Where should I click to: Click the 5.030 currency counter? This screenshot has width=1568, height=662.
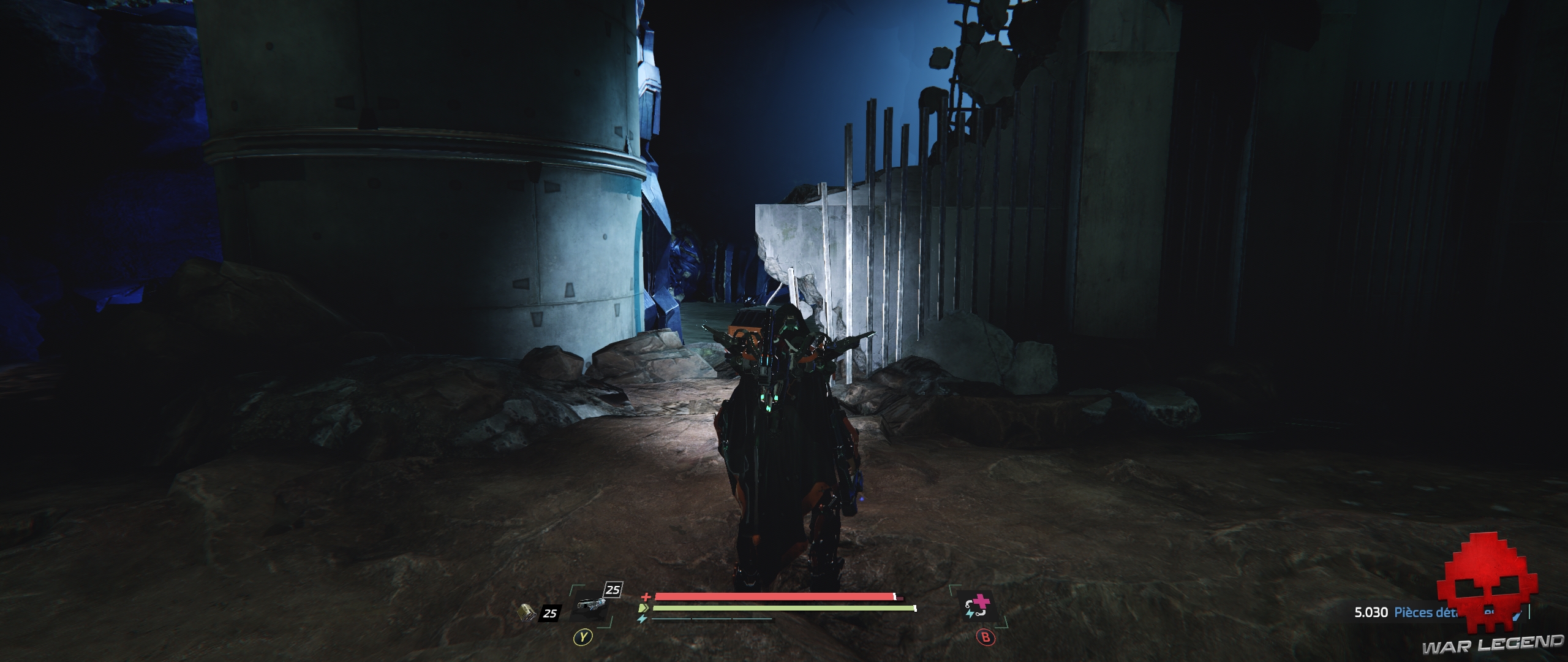coord(1371,612)
